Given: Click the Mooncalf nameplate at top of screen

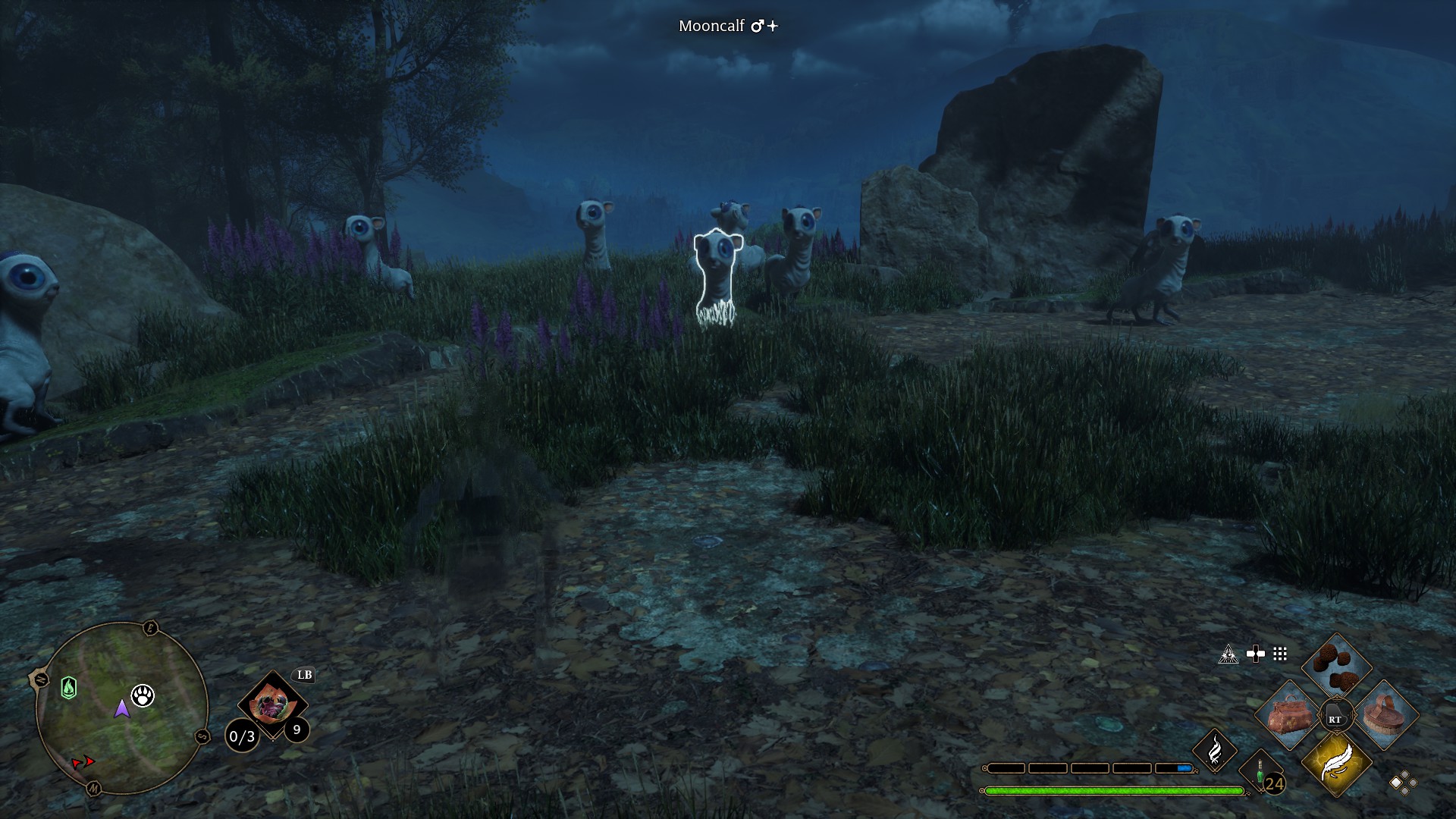Looking at the screenshot, I should [726, 25].
